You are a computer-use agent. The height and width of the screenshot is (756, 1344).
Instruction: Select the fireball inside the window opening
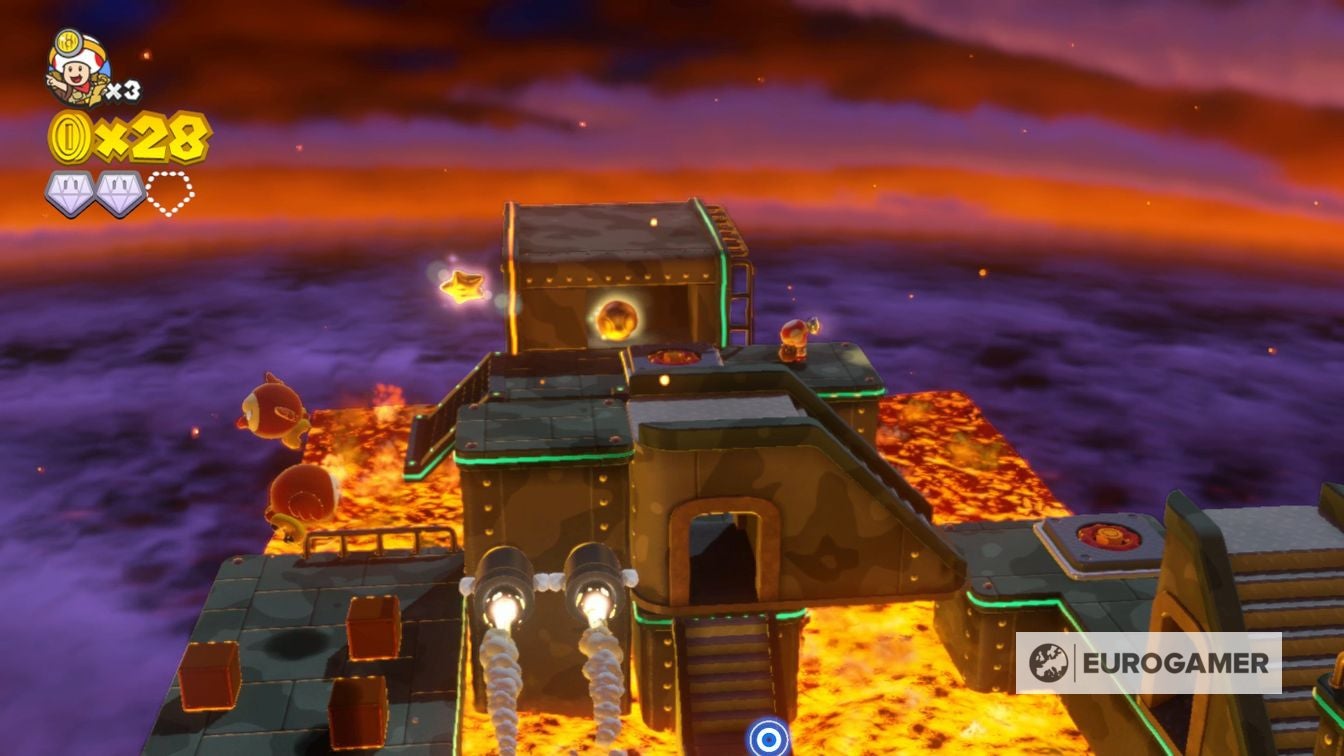point(620,318)
